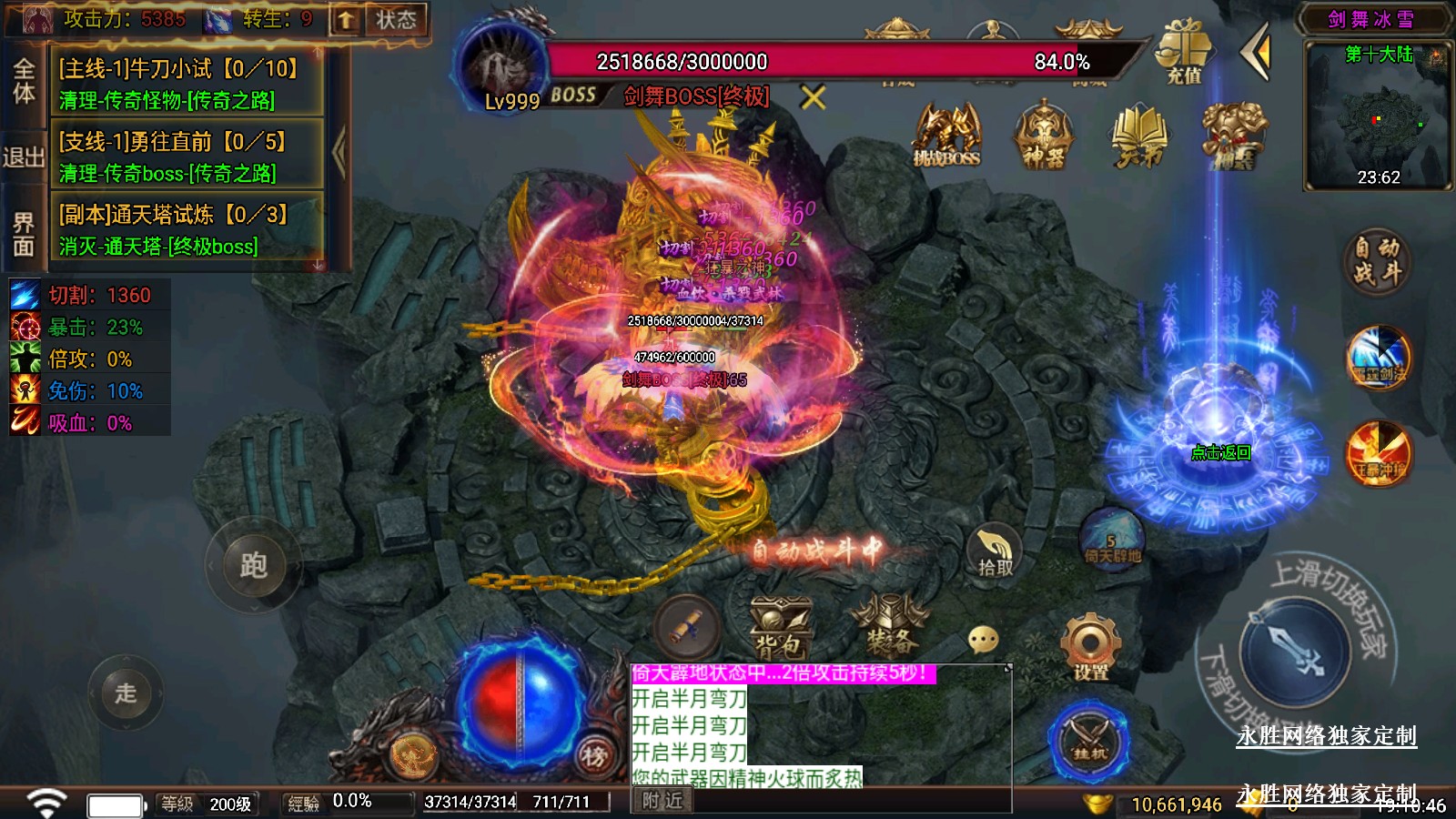Image resolution: width=1456 pixels, height=819 pixels.
Task: Open the 背包 backpack
Action: coord(780,629)
